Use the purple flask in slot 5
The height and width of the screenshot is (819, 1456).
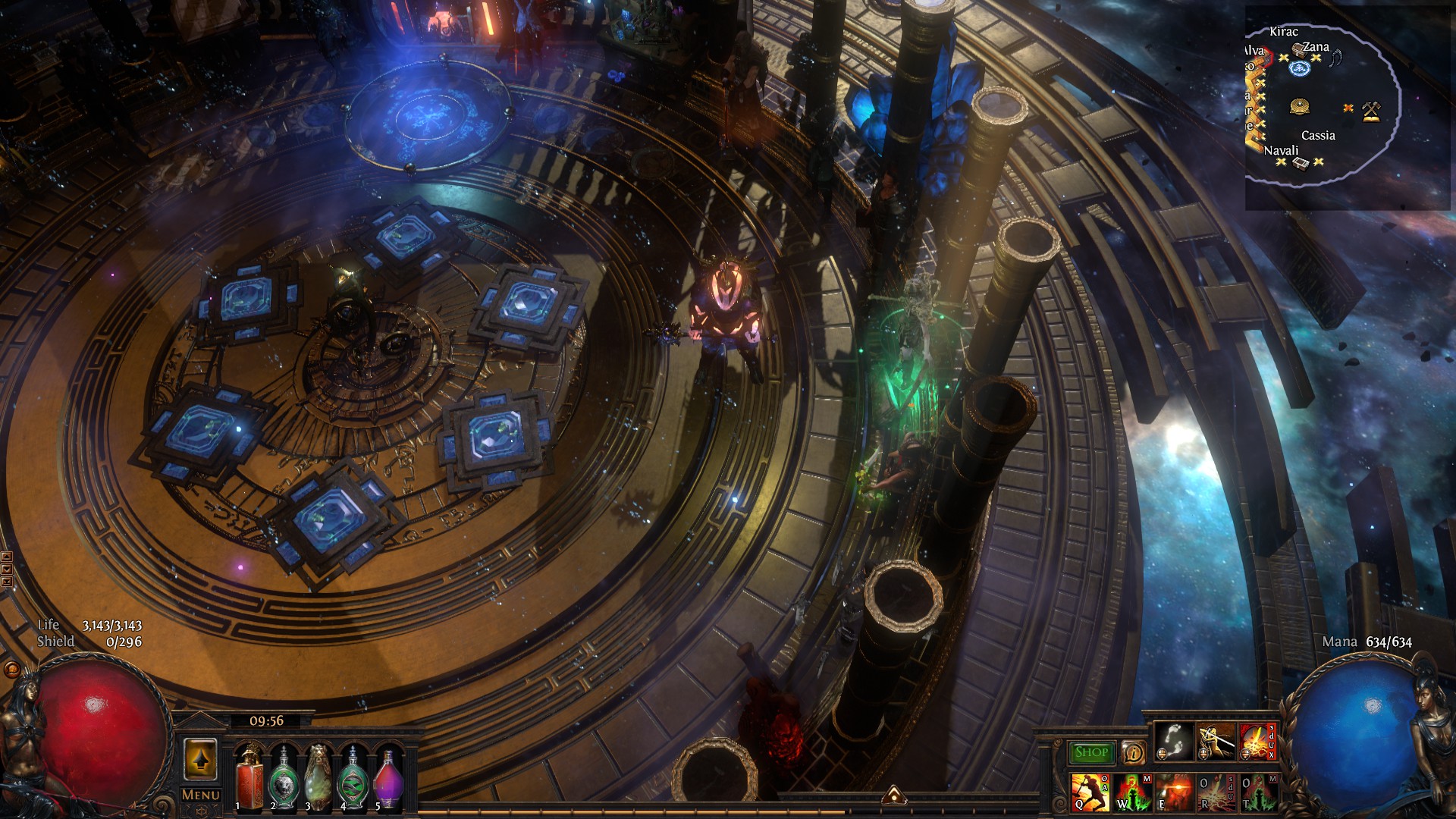(388, 778)
